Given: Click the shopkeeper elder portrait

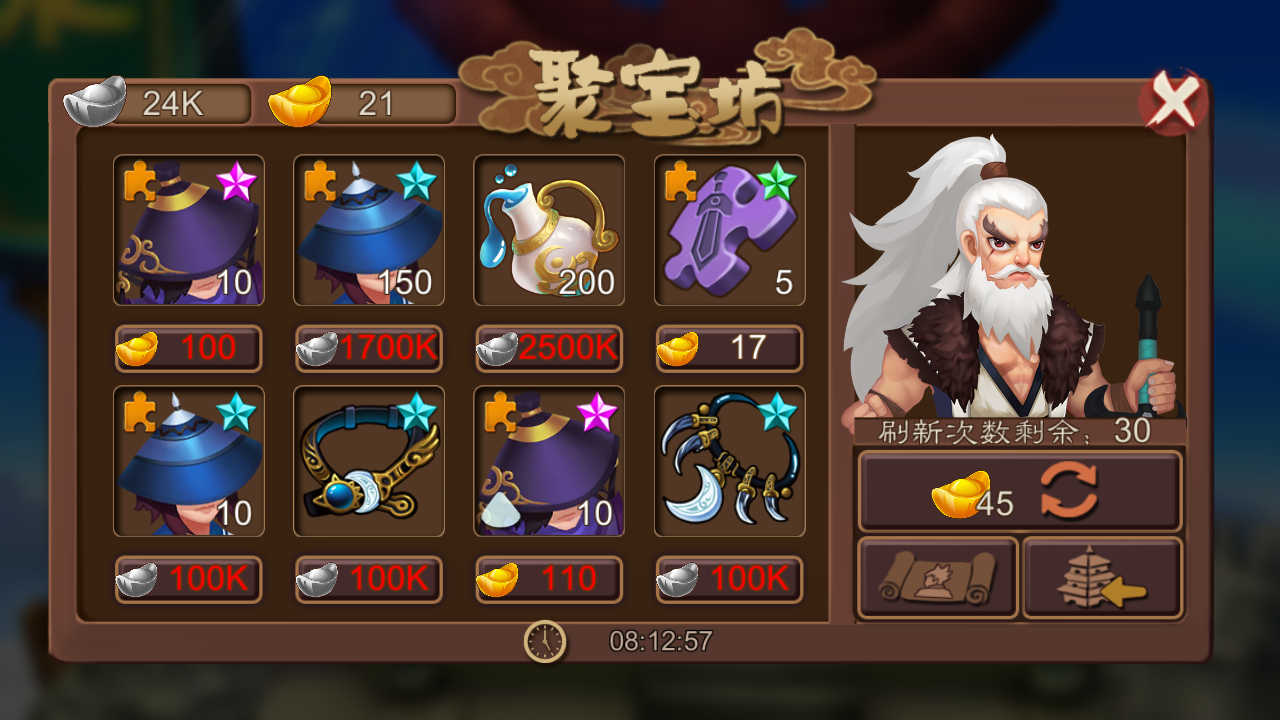Looking at the screenshot, I should [x=1010, y=270].
